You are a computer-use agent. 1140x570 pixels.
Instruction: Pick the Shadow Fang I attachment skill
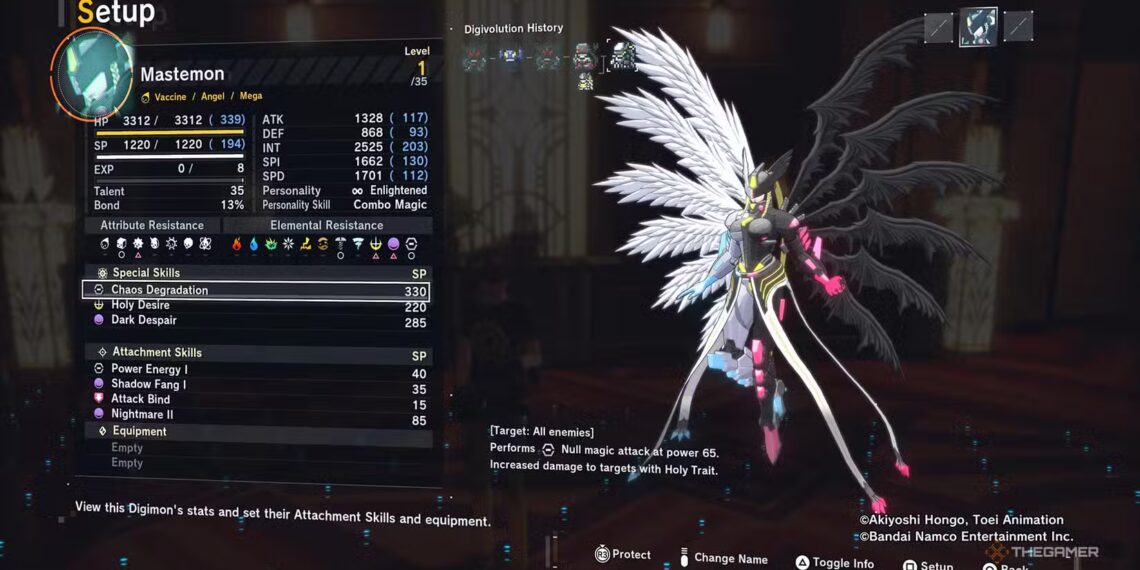148,385
